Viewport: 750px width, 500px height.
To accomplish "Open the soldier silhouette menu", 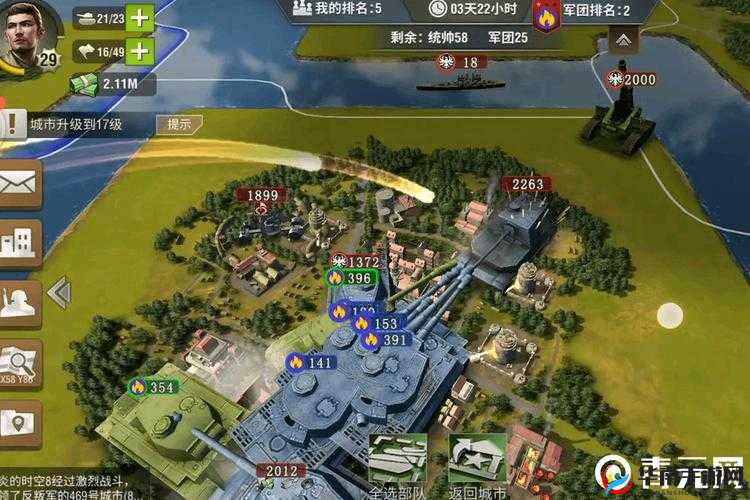I will click(19, 301).
